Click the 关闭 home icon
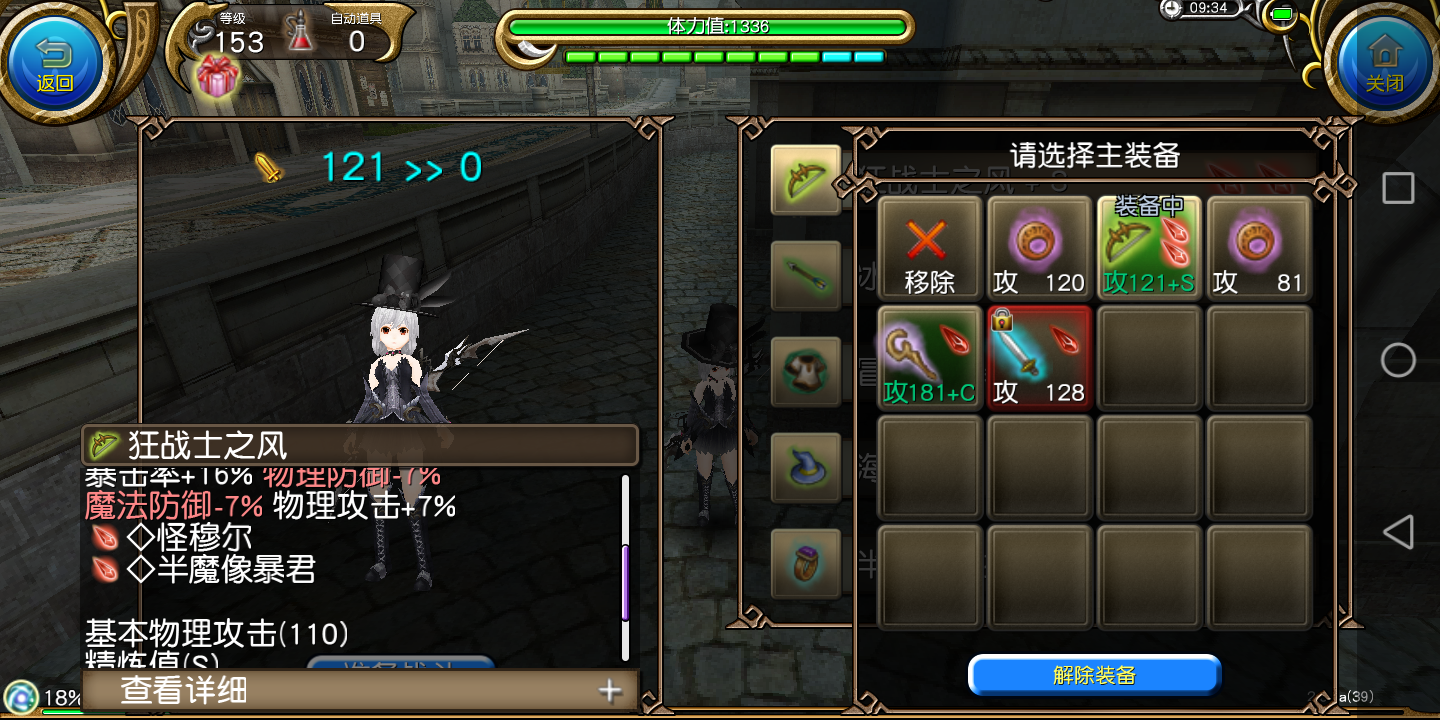 1384,60
